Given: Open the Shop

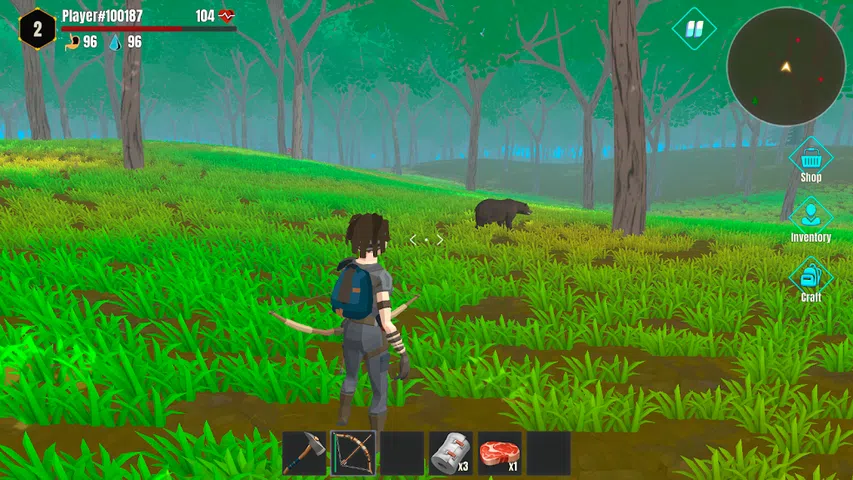Looking at the screenshot, I should coord(811,158).
